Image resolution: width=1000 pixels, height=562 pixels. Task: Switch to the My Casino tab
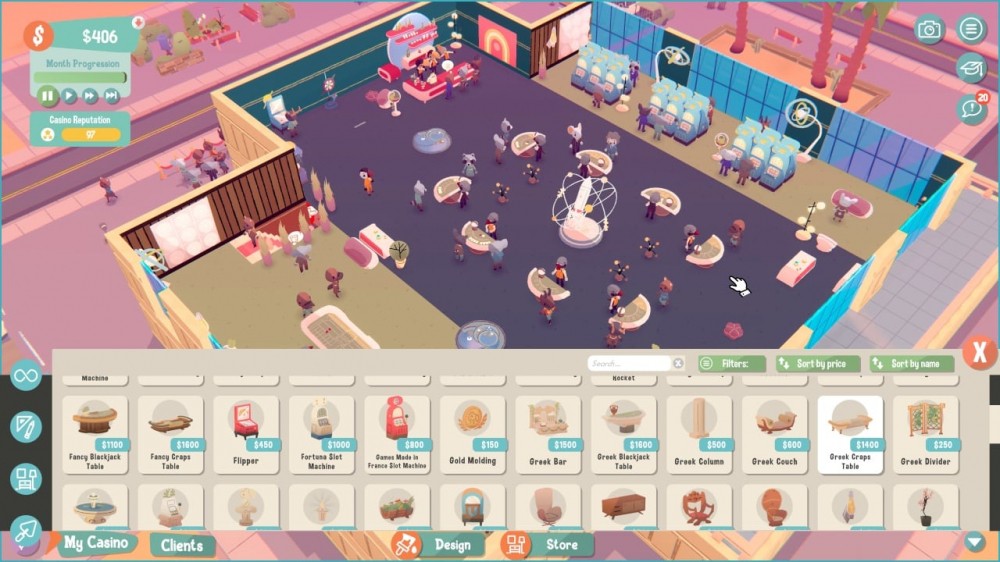(95, 543)
